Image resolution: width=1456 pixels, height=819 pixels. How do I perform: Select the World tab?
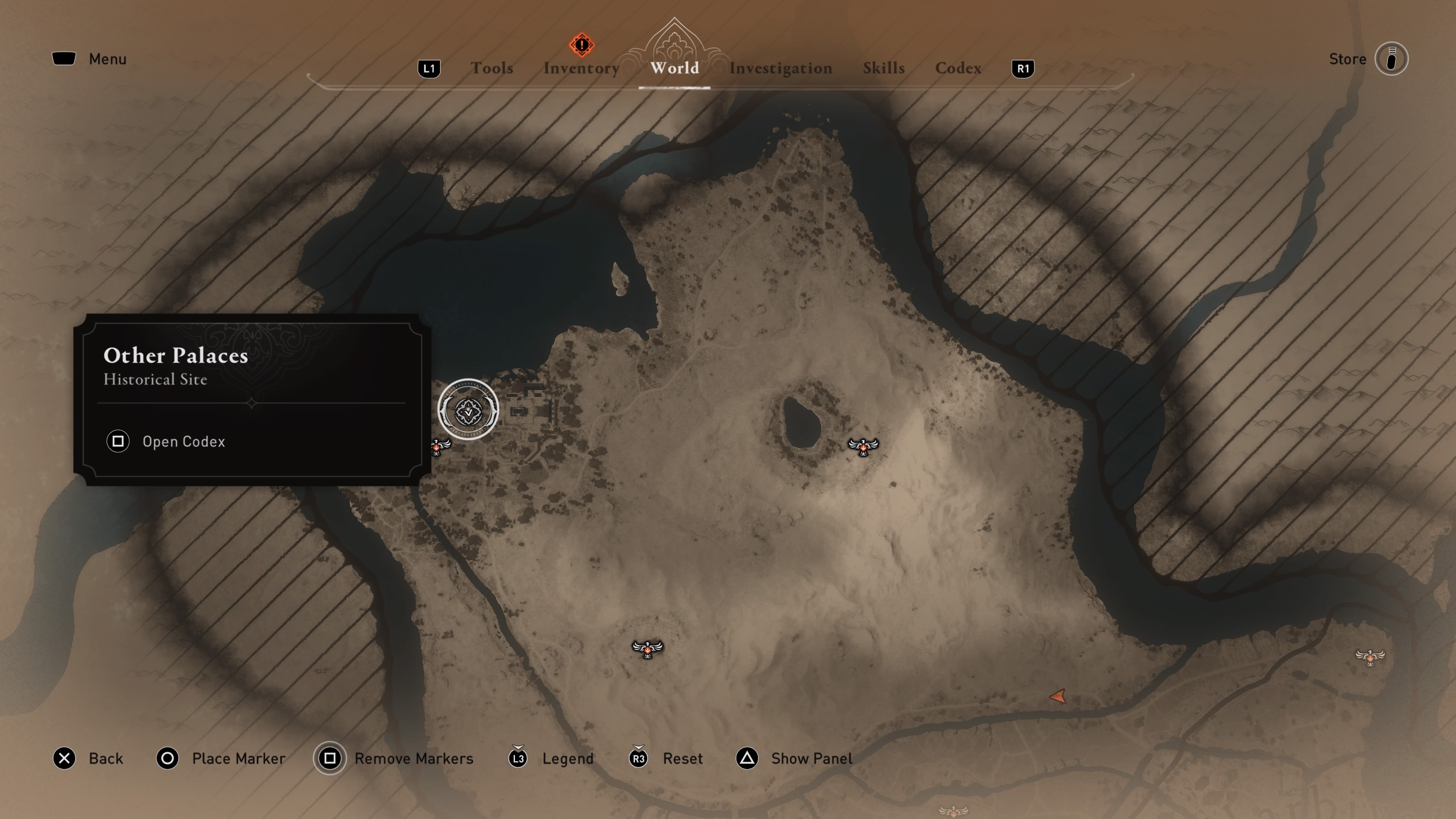[674, 68]
